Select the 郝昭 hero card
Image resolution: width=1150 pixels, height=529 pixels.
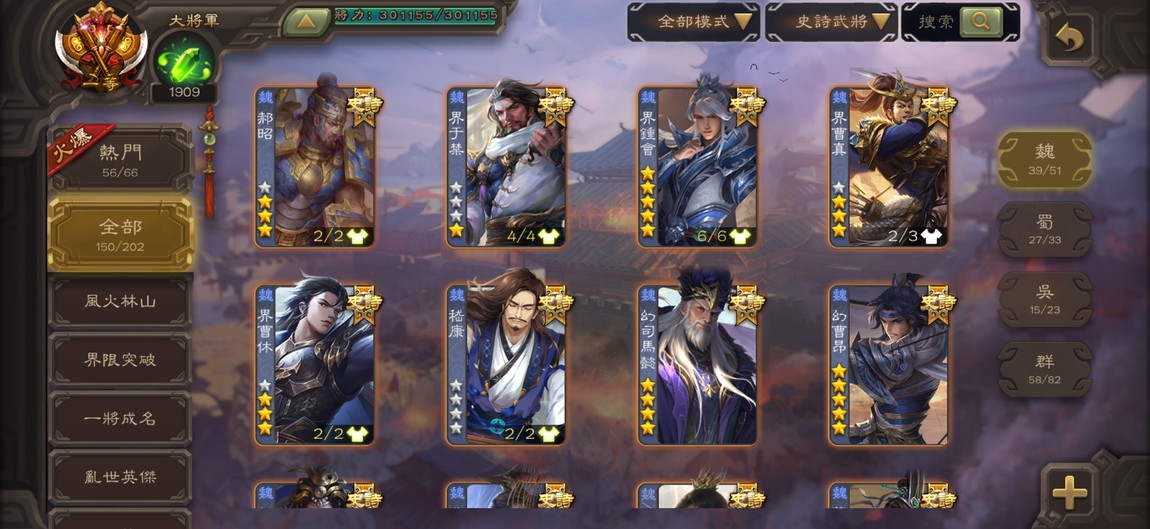click(314, 167)
